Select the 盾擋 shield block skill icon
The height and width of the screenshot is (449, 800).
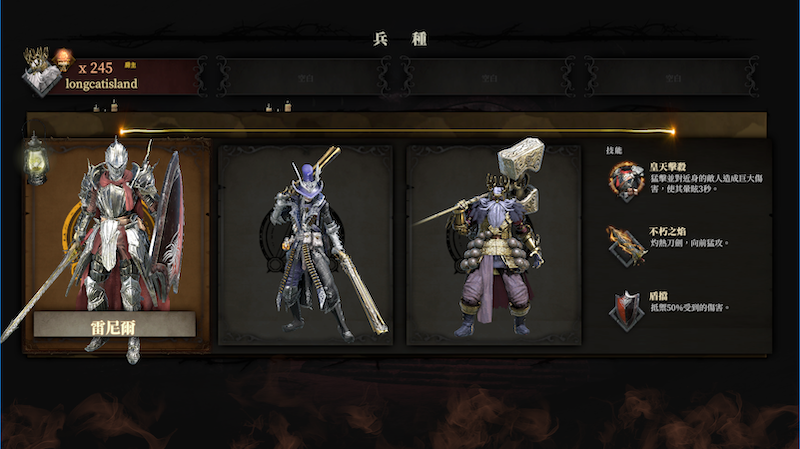627,308
